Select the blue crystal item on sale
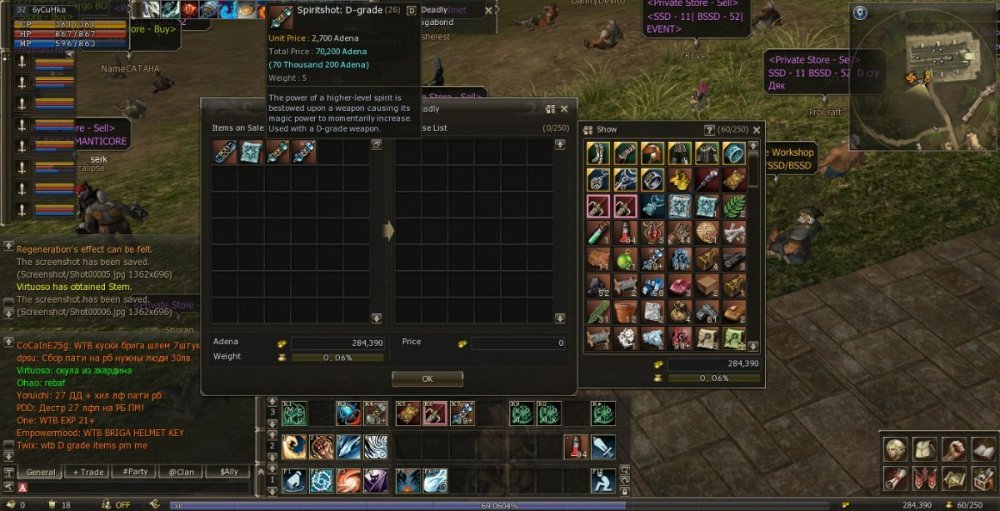Viewport: 1000px width, 511px height. point(251,152)
